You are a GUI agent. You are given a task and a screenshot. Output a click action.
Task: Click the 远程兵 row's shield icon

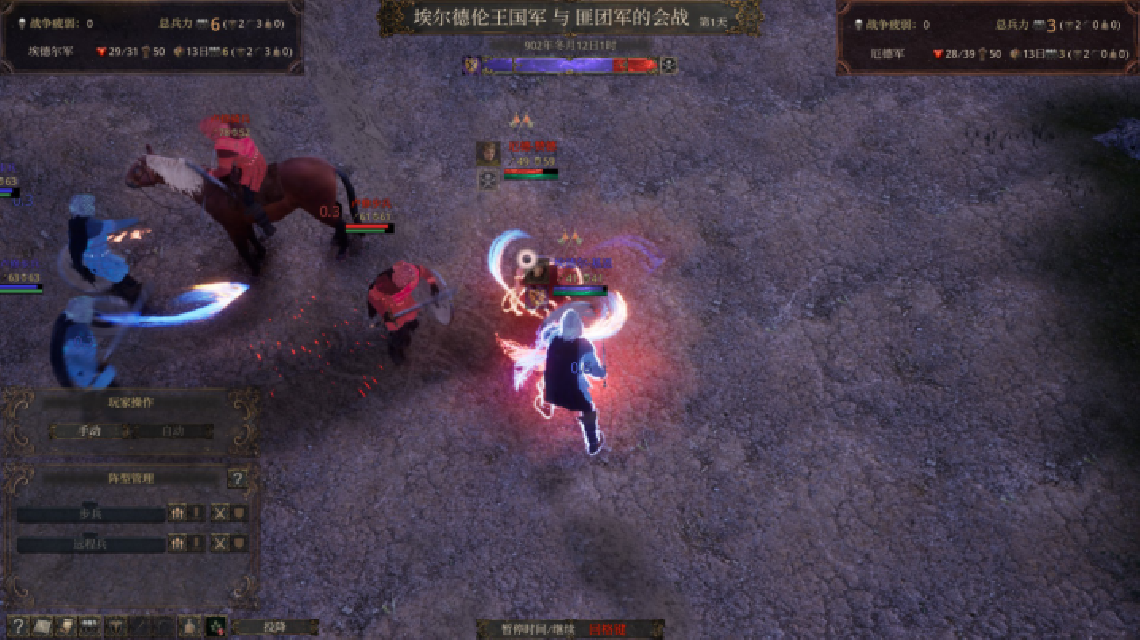tap(239, 544)
